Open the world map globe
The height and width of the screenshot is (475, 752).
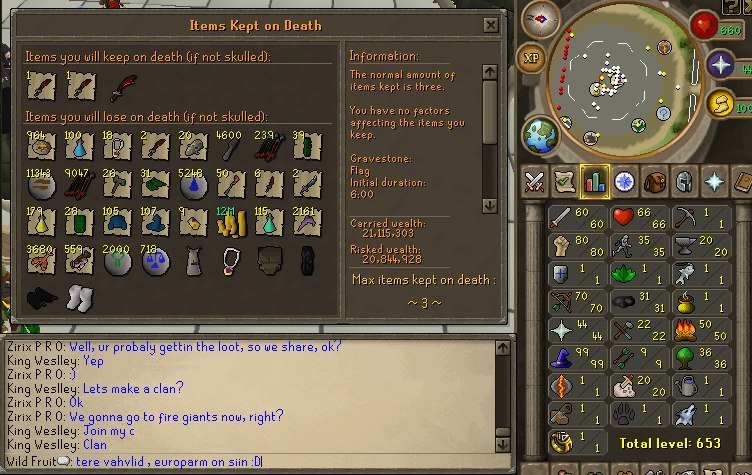pyautogui.click(x=540, y=134)
